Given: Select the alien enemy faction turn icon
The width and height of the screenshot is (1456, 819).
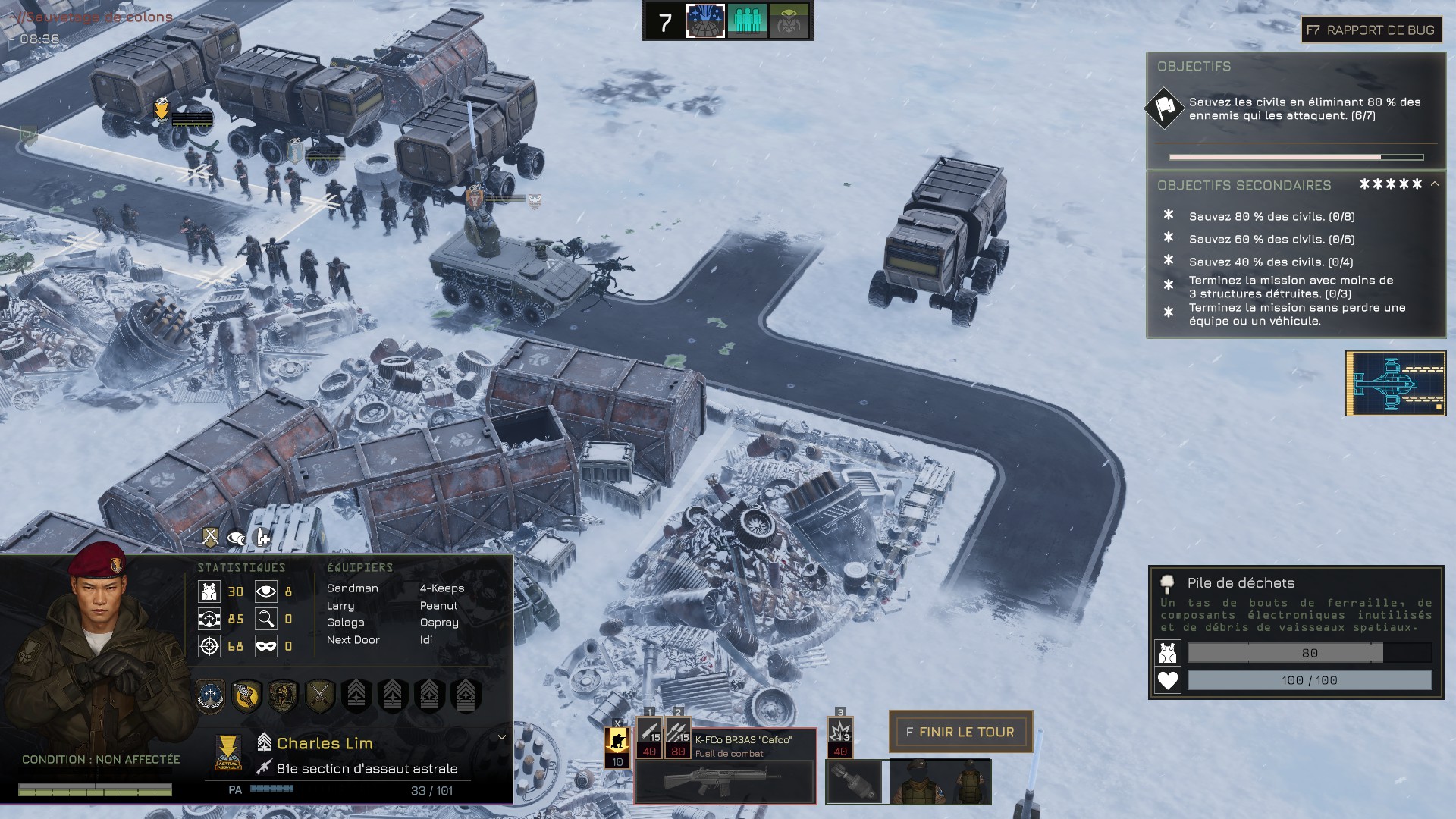Looking at the screenshot, I should point(789,21).
